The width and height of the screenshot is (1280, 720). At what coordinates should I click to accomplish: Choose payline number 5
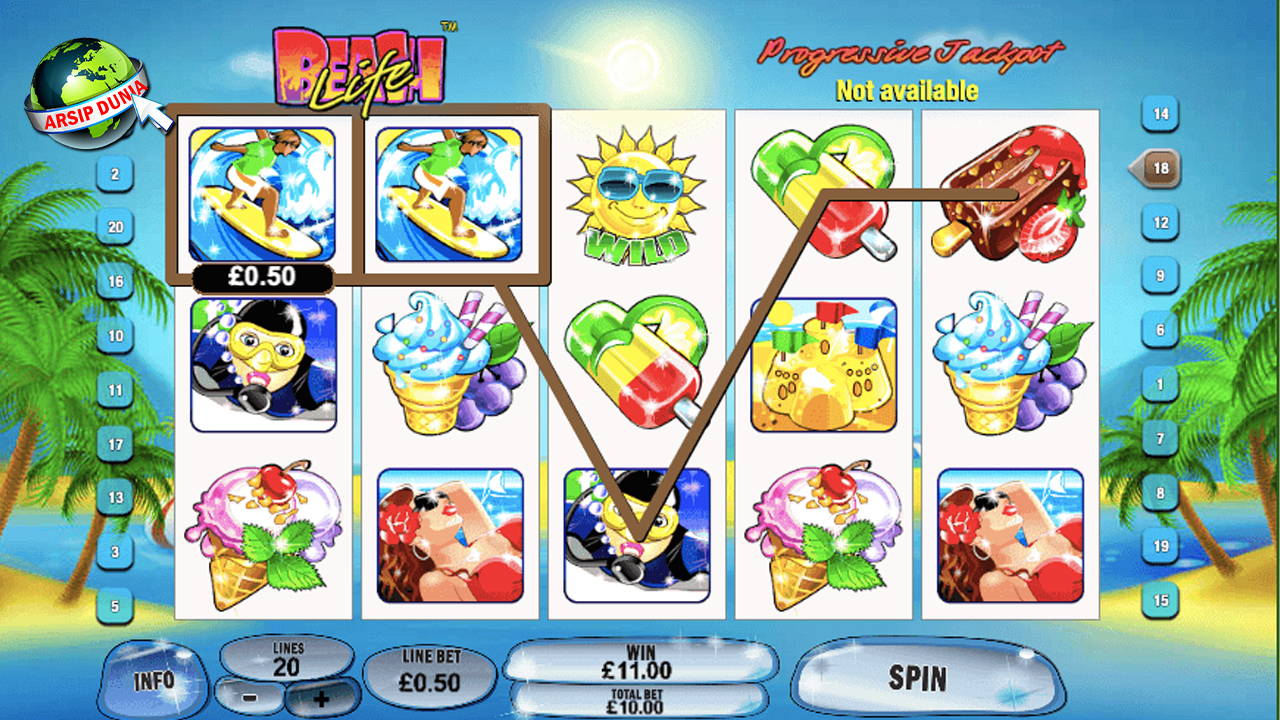[x=115, y=606]
